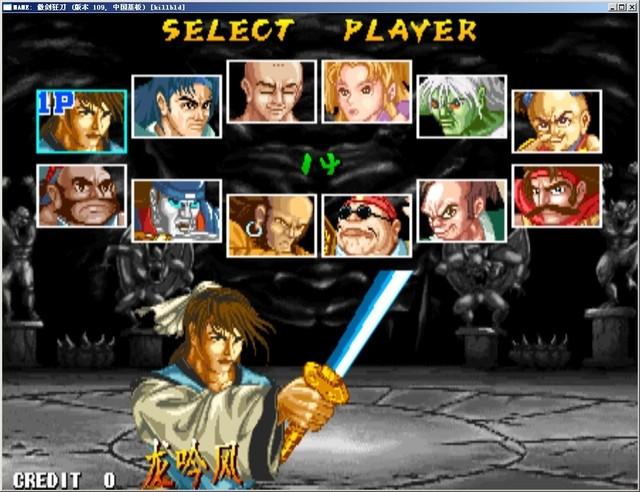Choose the balding scowling man portrait
Viewport: 640px width, 492px height.
[461, 211]
